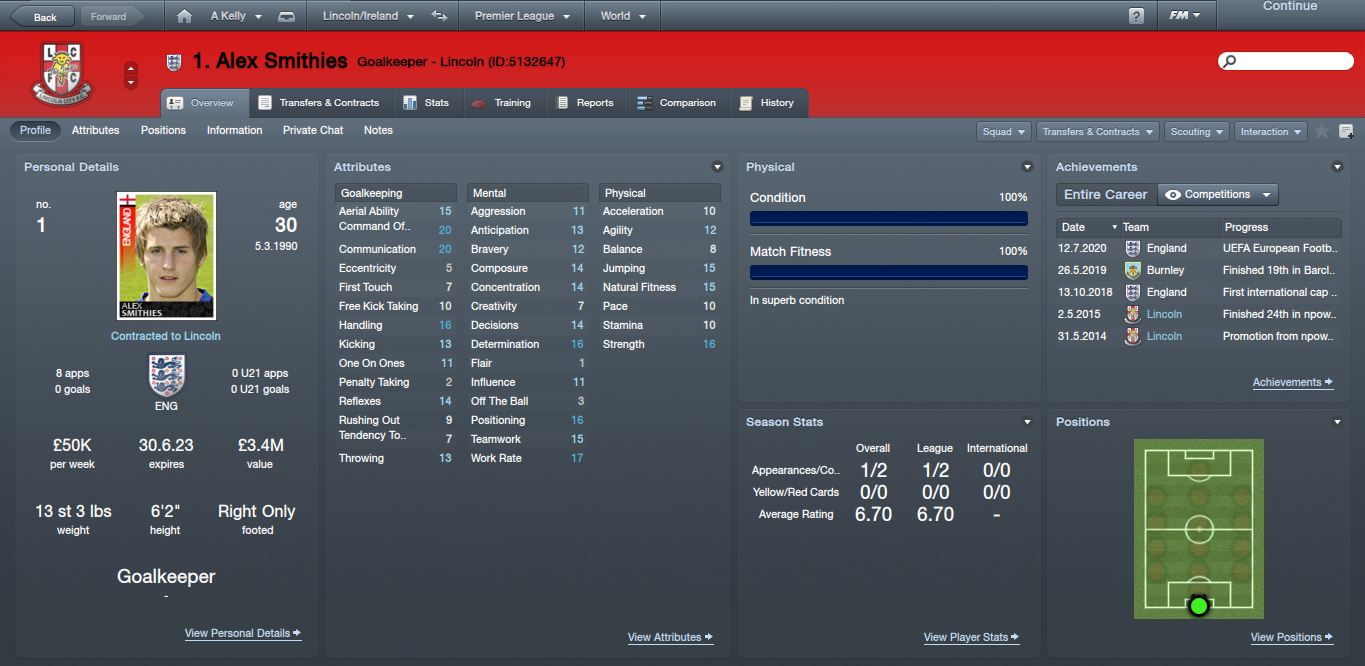Open the home icon menu
Image resolution: width=1365 pixels, height=666 pixels.
(x=183, y=16)
